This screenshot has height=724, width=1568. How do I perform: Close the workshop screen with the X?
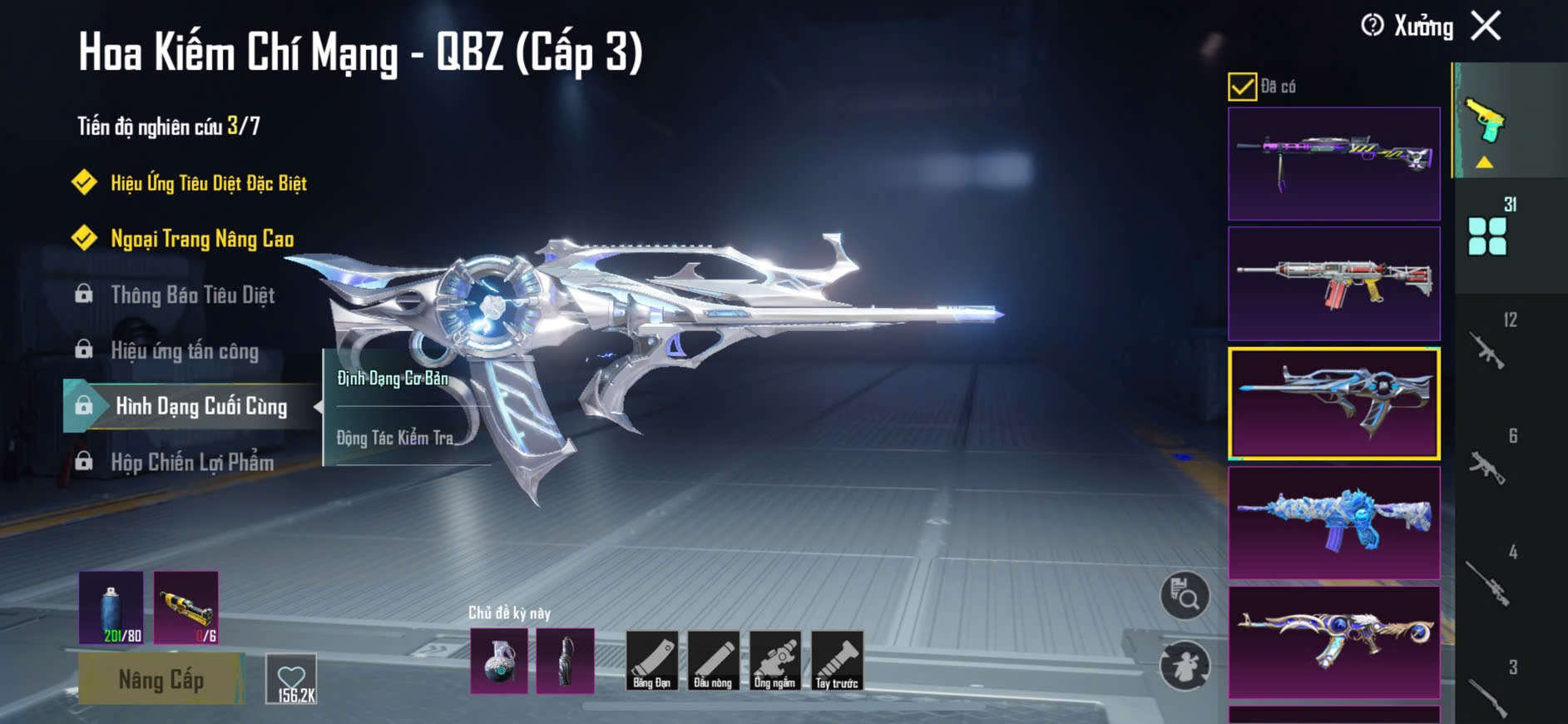coord(1486,26)
